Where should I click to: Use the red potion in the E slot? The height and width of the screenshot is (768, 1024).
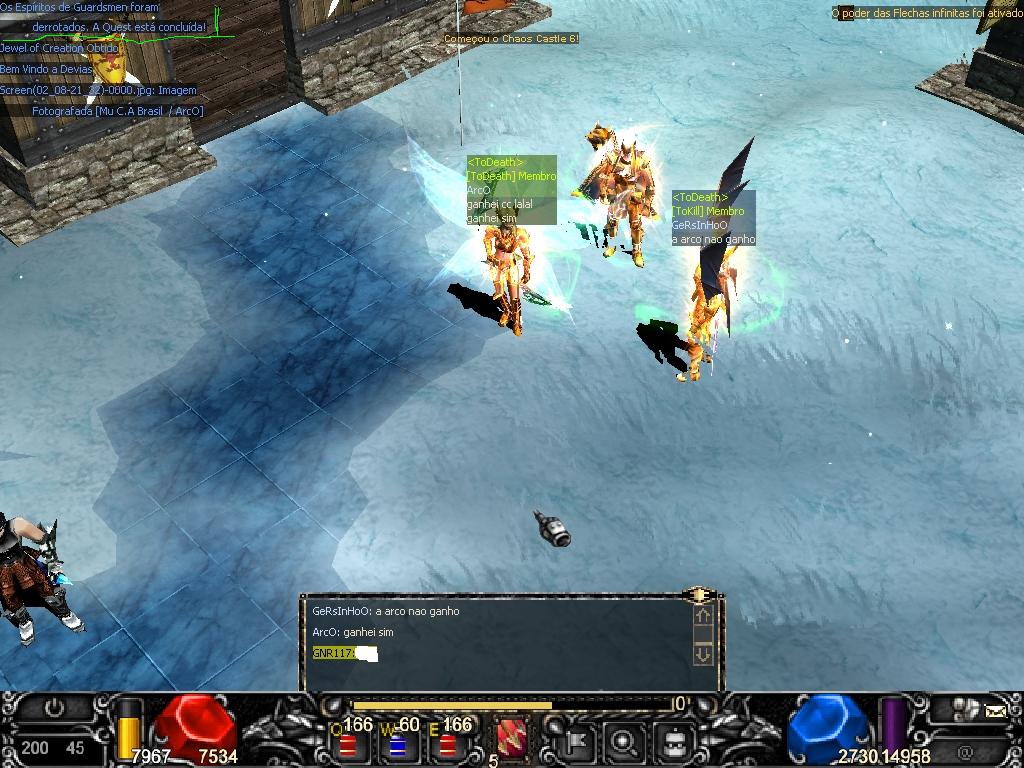447,744
